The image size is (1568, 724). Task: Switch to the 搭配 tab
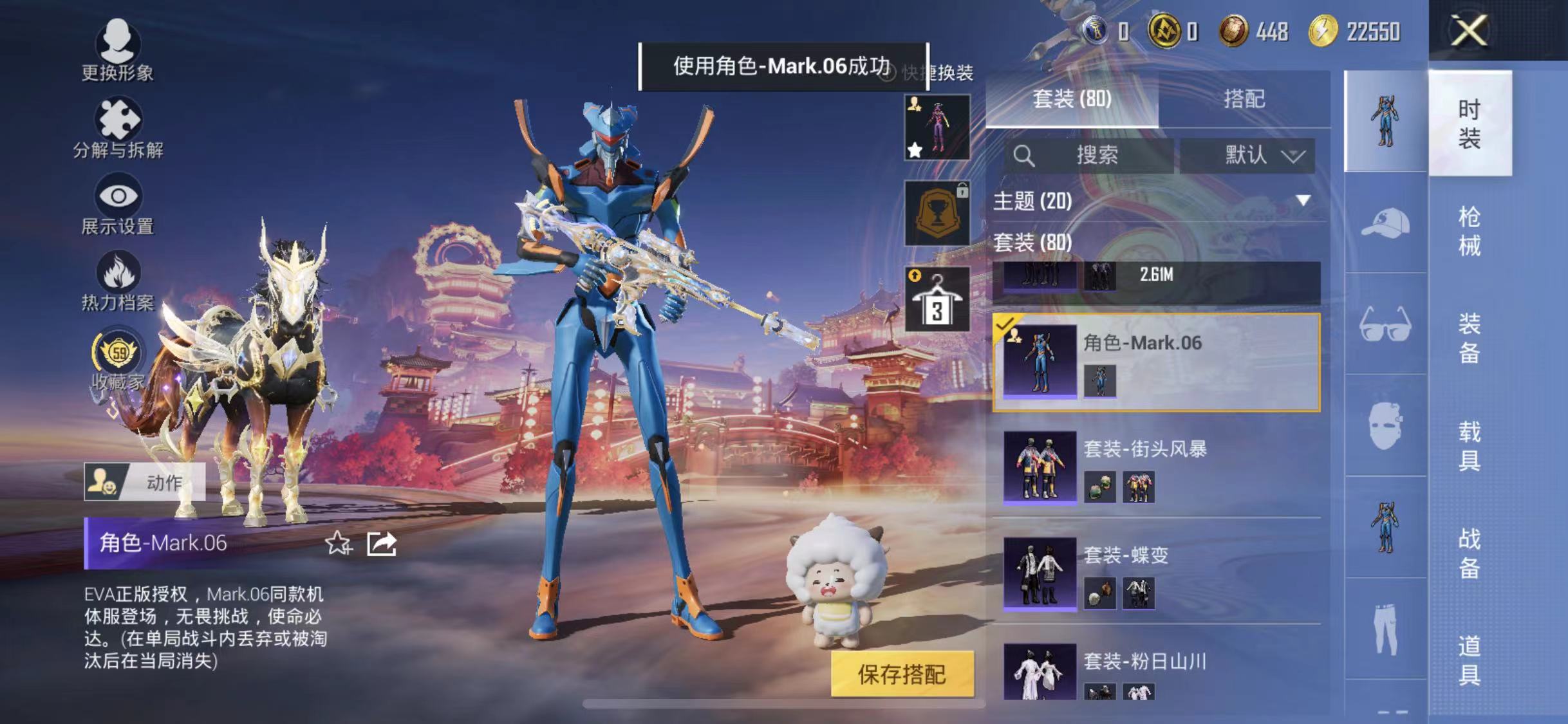[x=1246, y=98]
